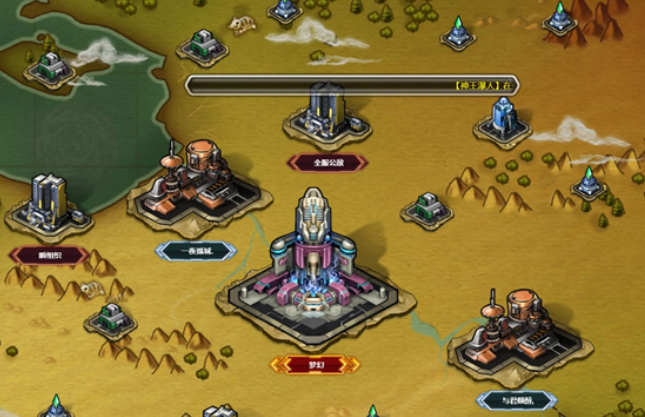Viewport: 645px width, 417px height.
Task: Select the skyscraper city with red nameplate
Action: point(48,204)
